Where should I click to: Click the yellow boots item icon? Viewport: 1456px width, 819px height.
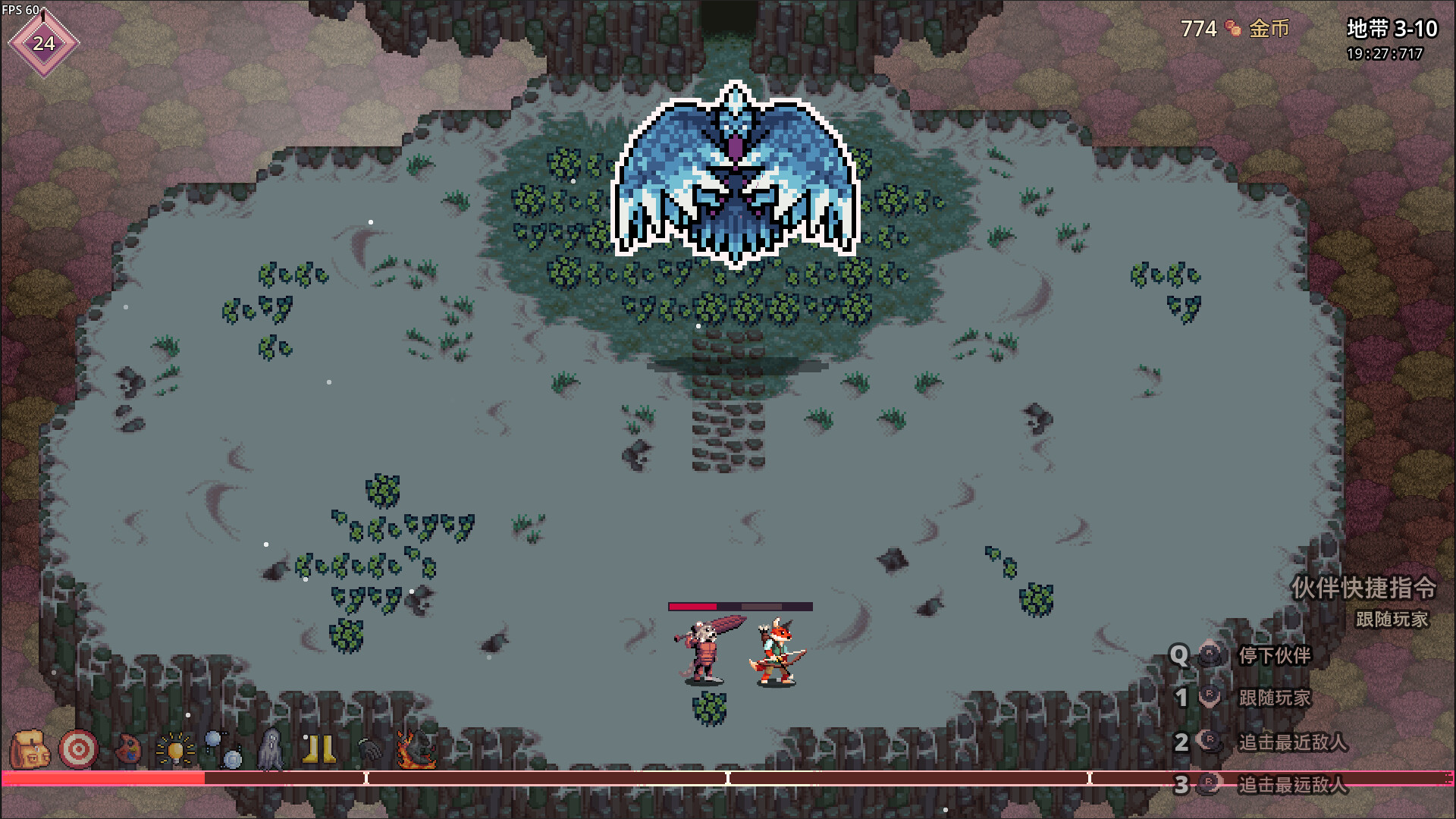(x=319, y=749)
